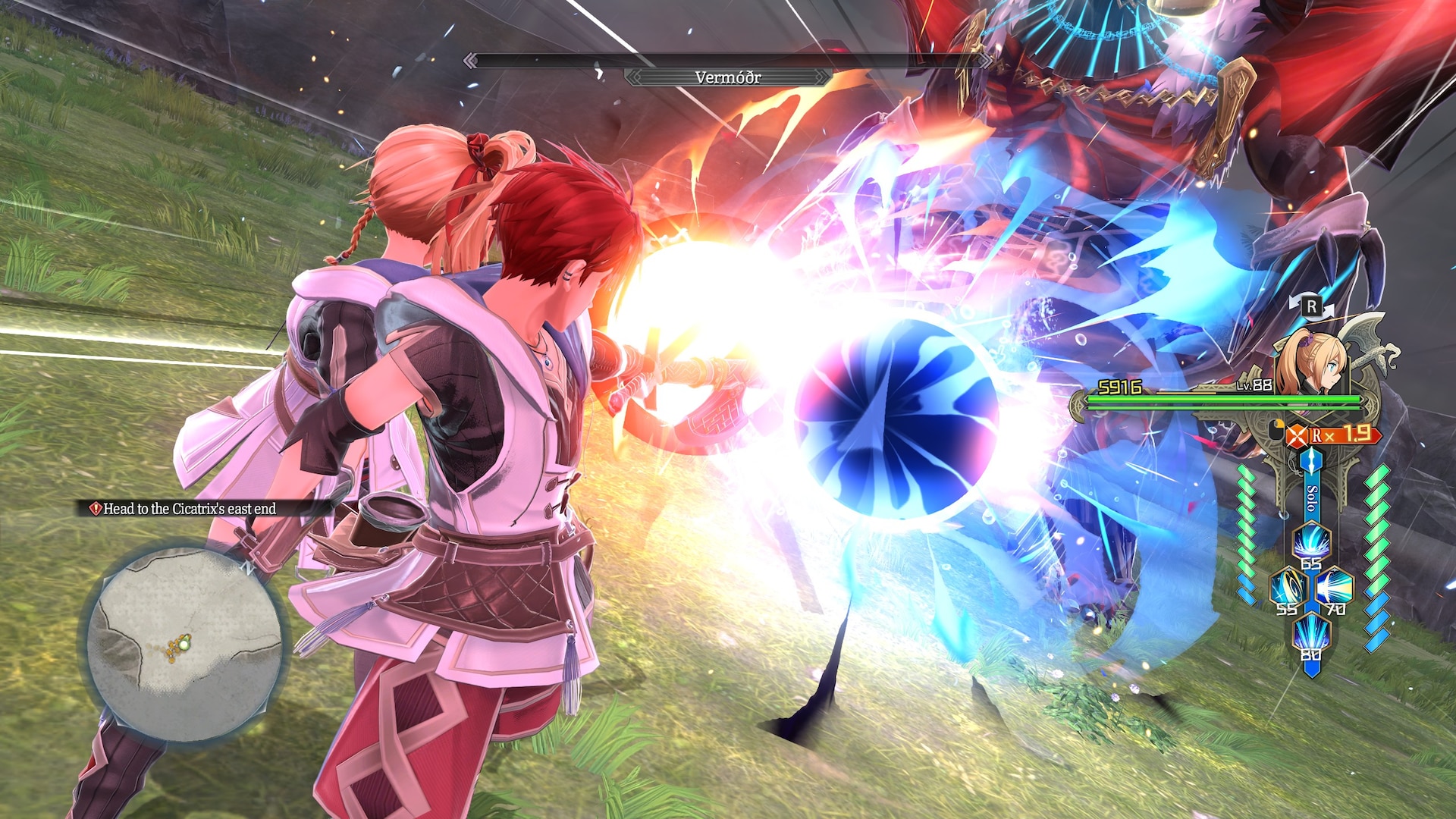Select the Vermóðr boss name plate

click(x=728, y=77)
